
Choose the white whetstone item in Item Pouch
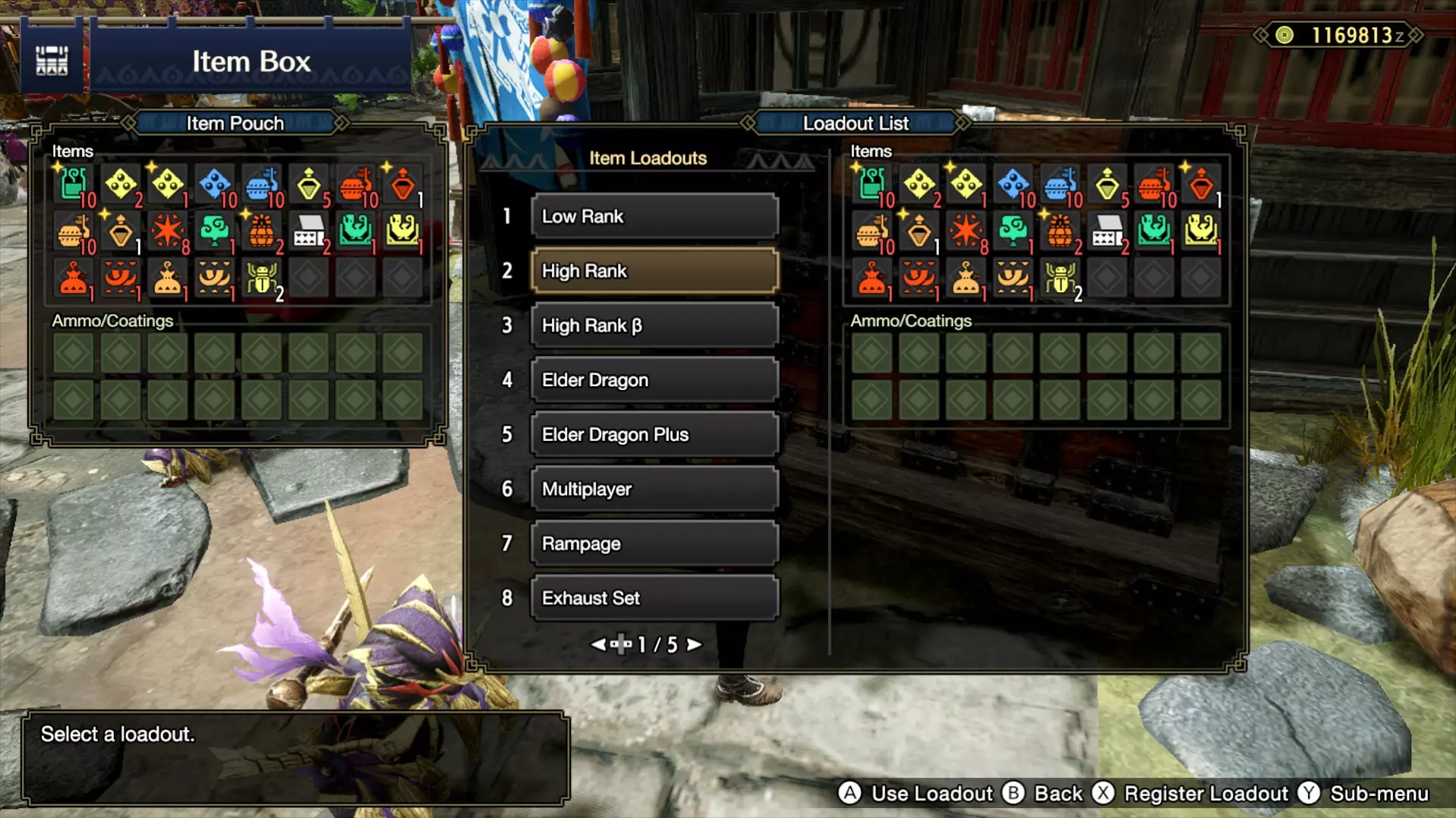click(x=309, y=231)
